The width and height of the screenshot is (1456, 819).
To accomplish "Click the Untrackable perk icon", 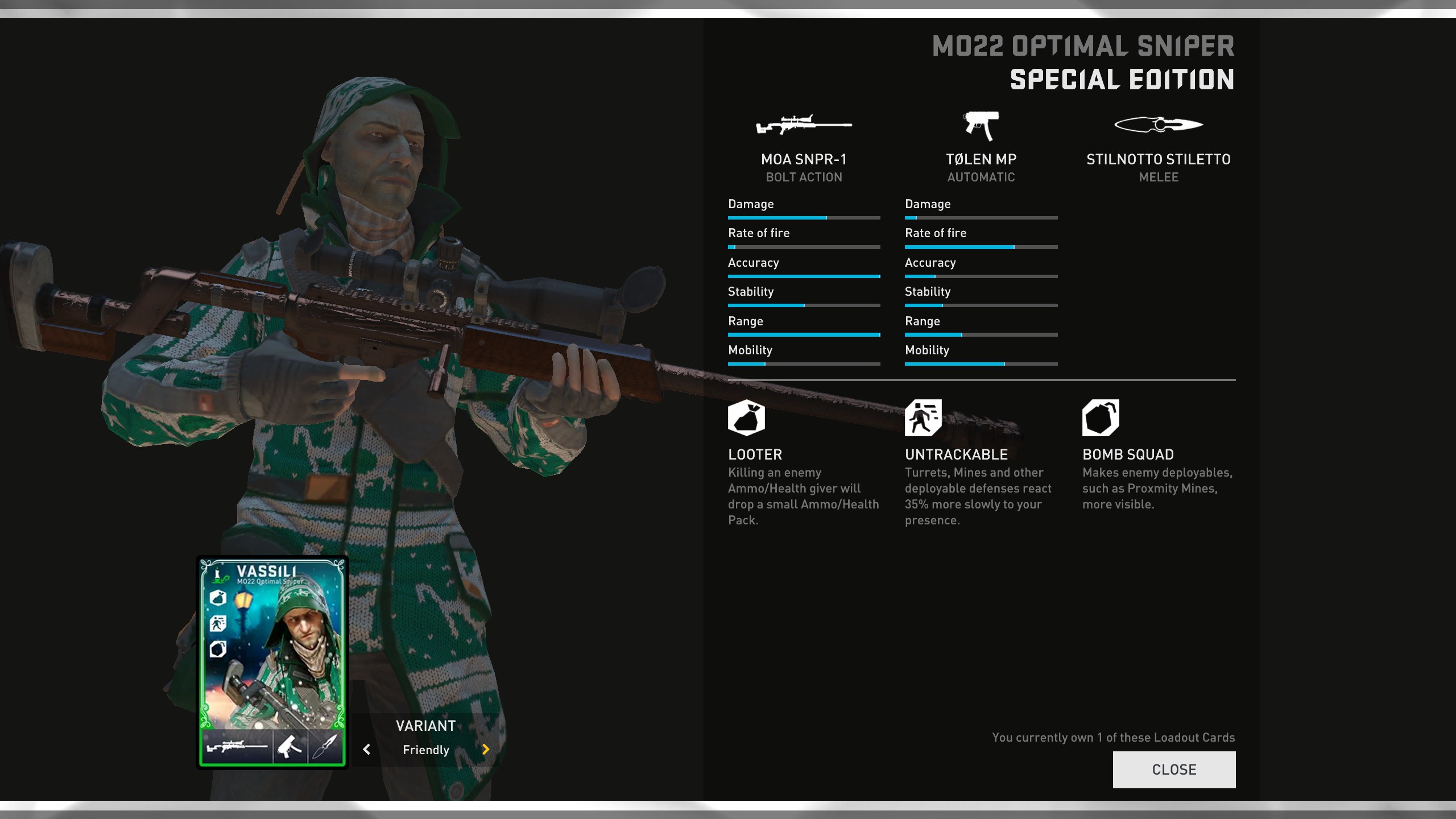I will pos(923,418).
